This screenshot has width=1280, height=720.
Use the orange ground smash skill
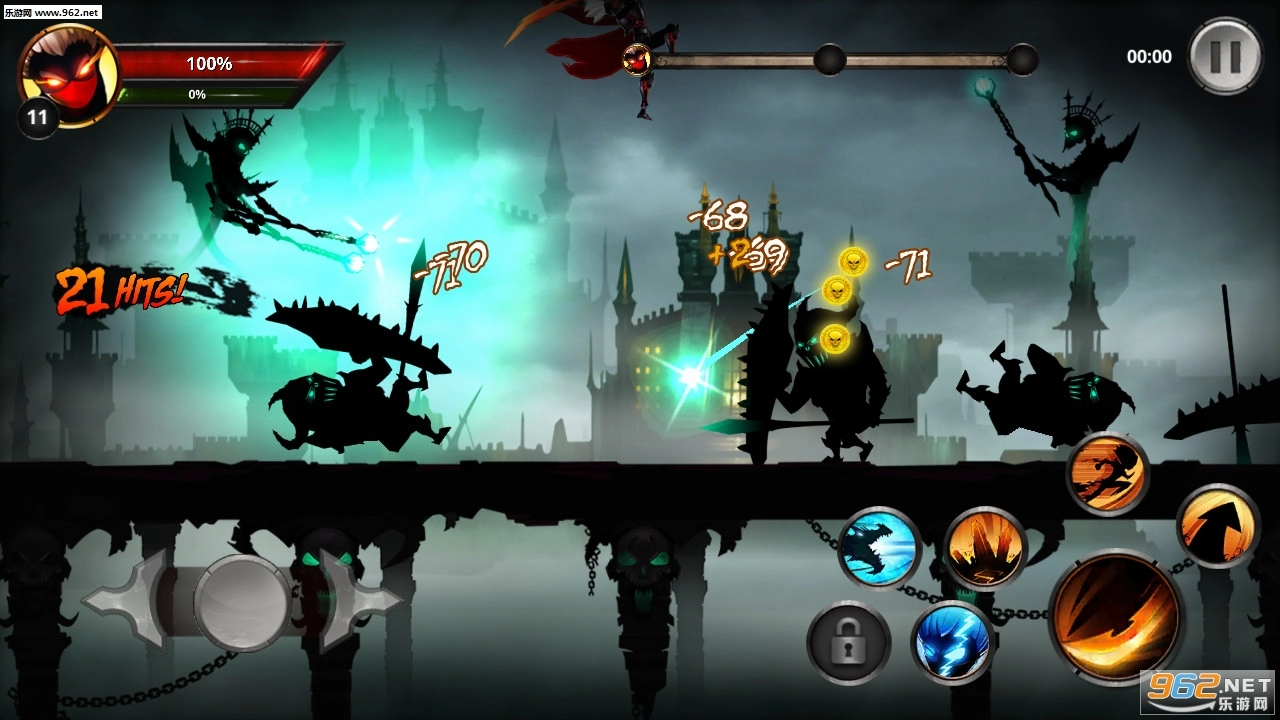click(985, 549)
